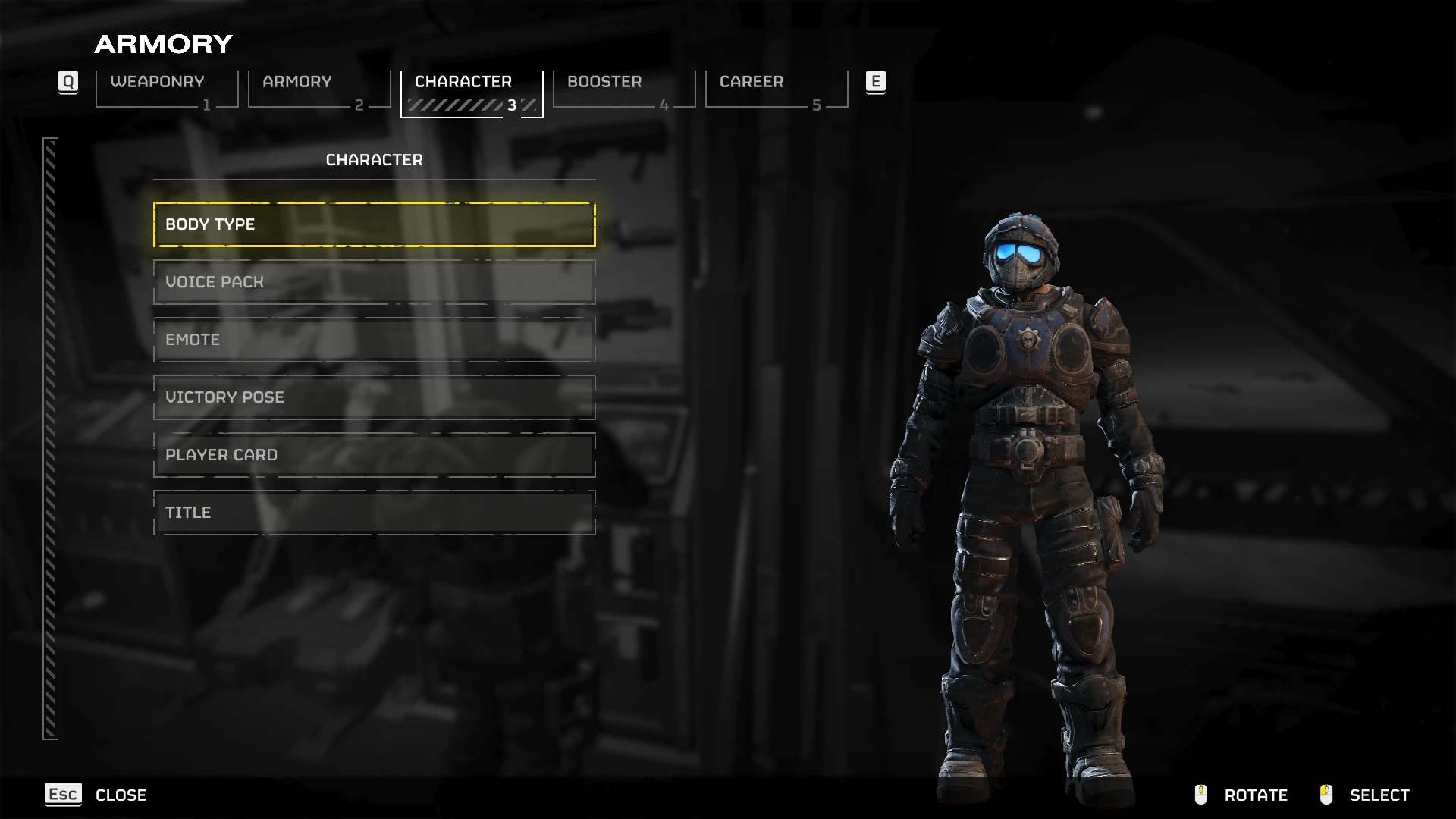Show the Career tab
Screen dimensions: 1456x819
click(777, 89)
